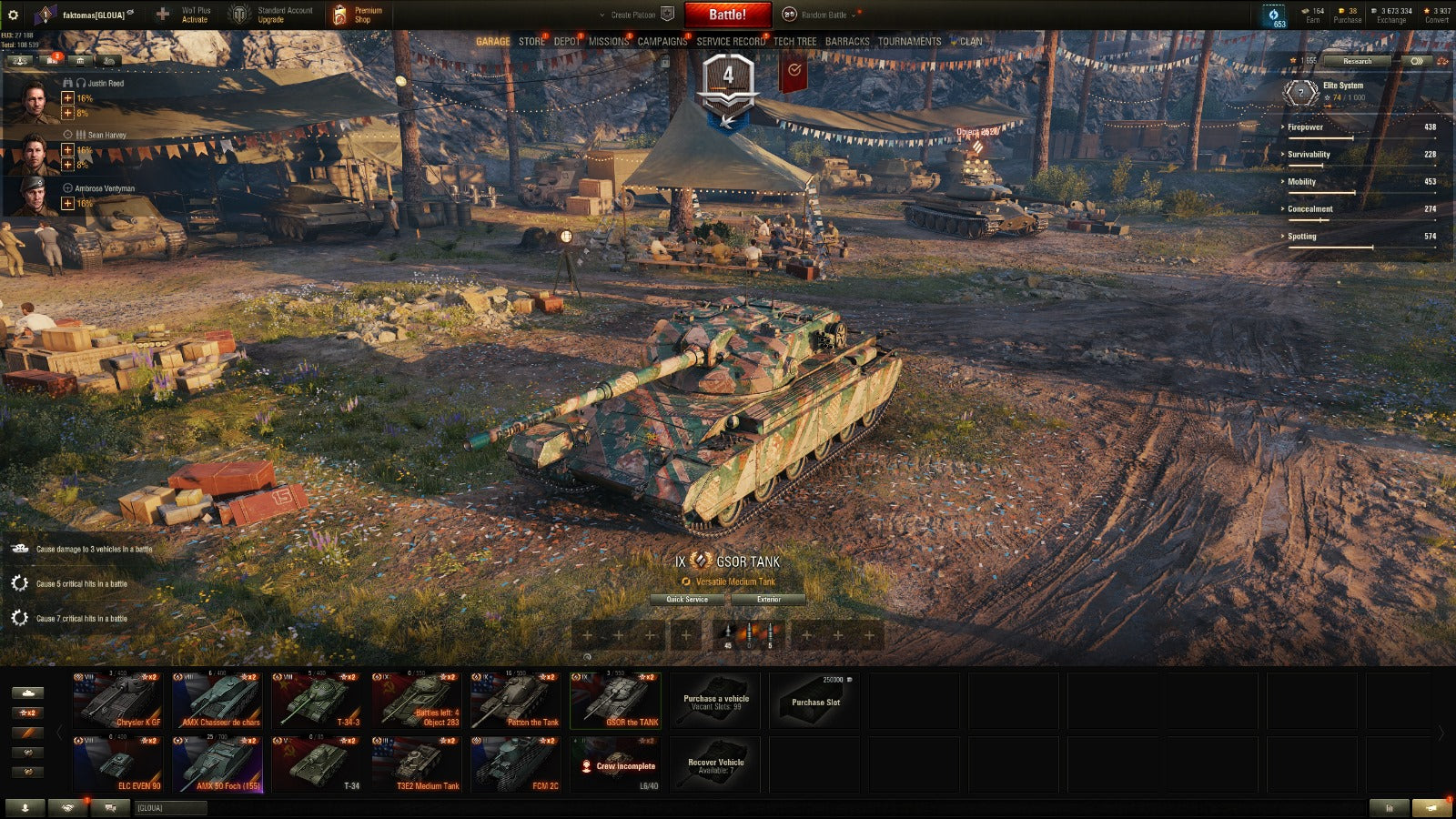1456x819 pixels.
Task: Open the Recover Vehicle option
Action: [x=715, y=764]
